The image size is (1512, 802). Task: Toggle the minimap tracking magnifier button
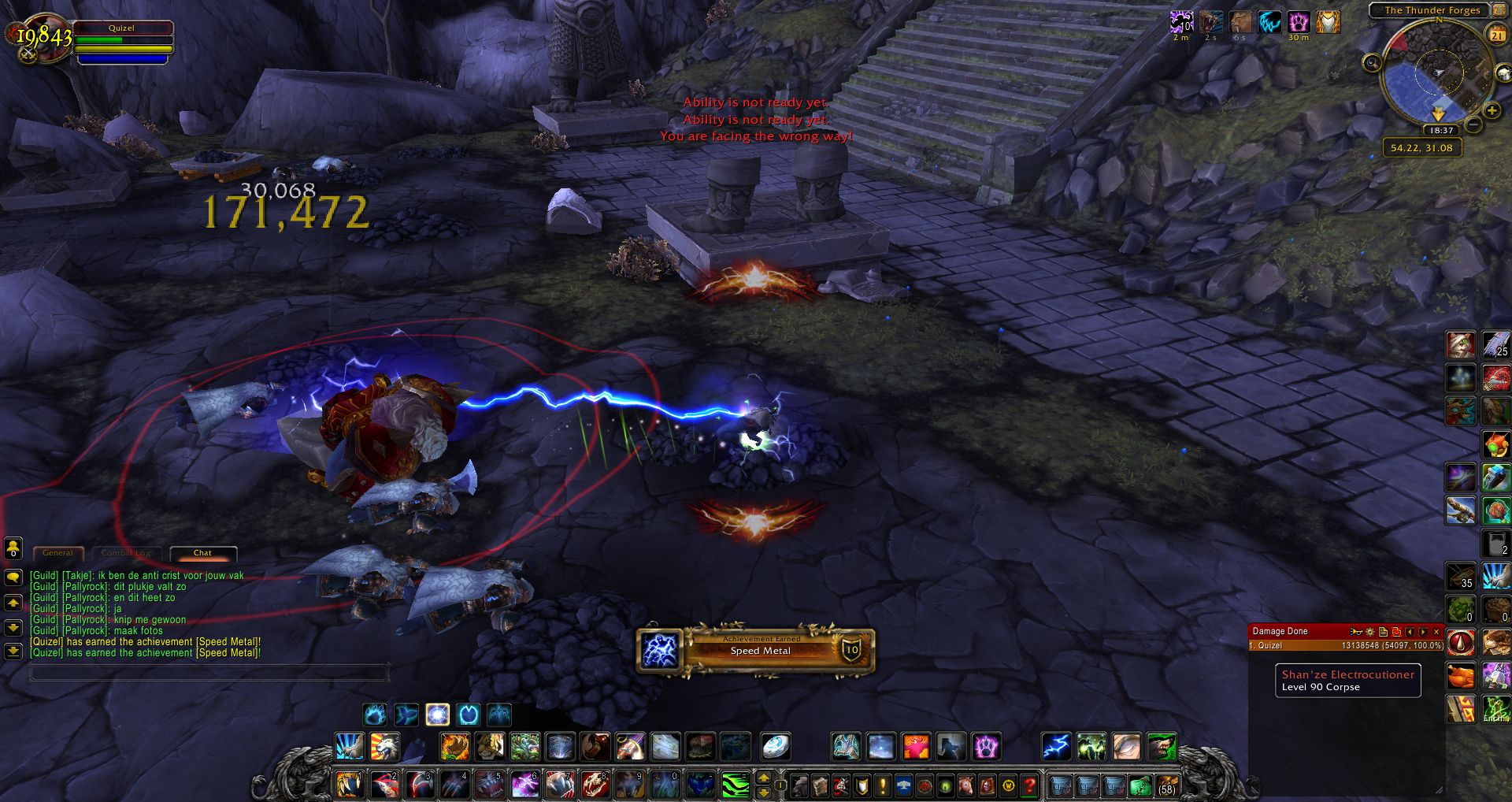click(1373, 63)
